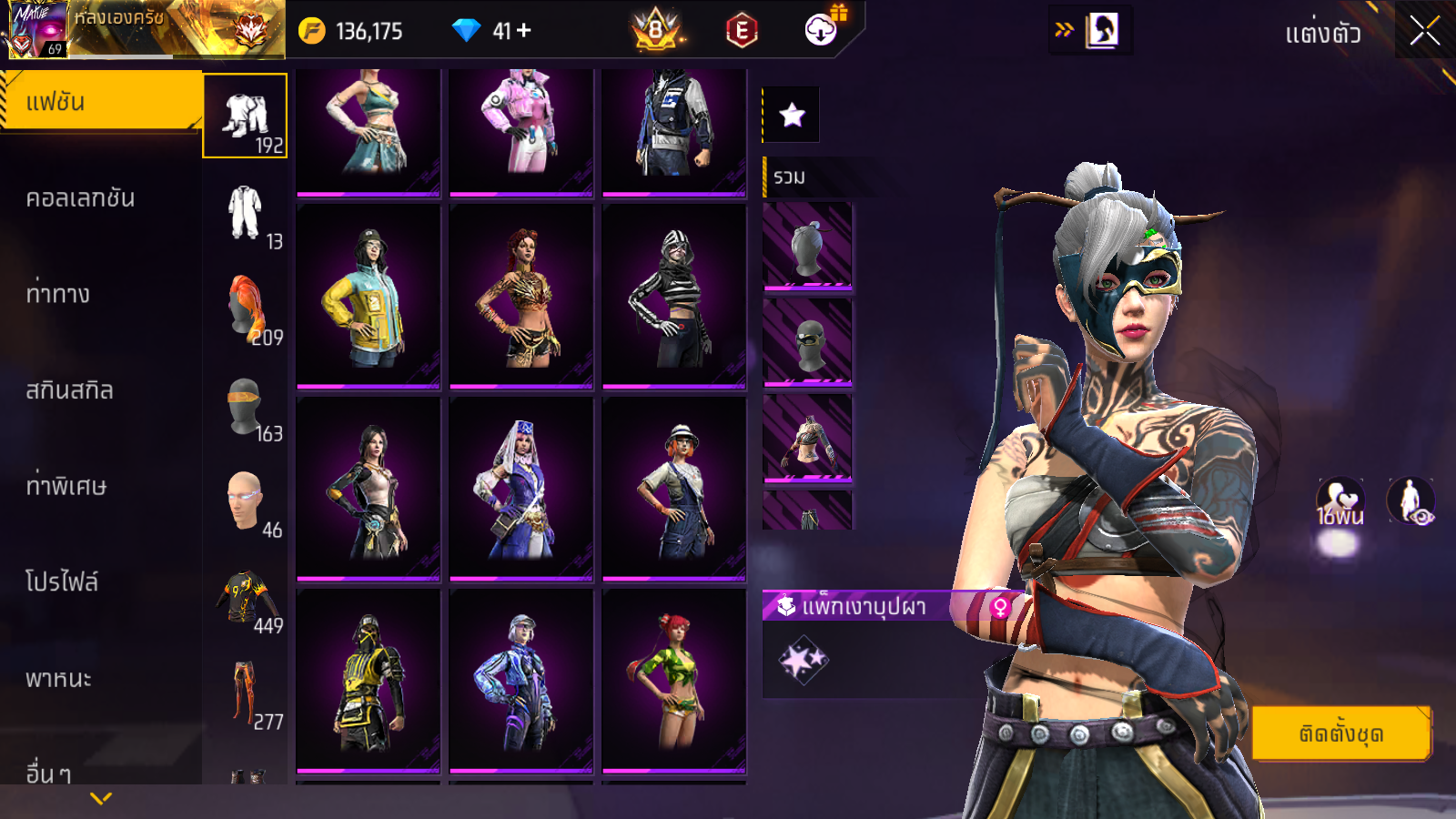This screenshot has height=819, width=1456.
Task: Show the พาหนะ vehicle category
Action: click(x=59, y=679)
